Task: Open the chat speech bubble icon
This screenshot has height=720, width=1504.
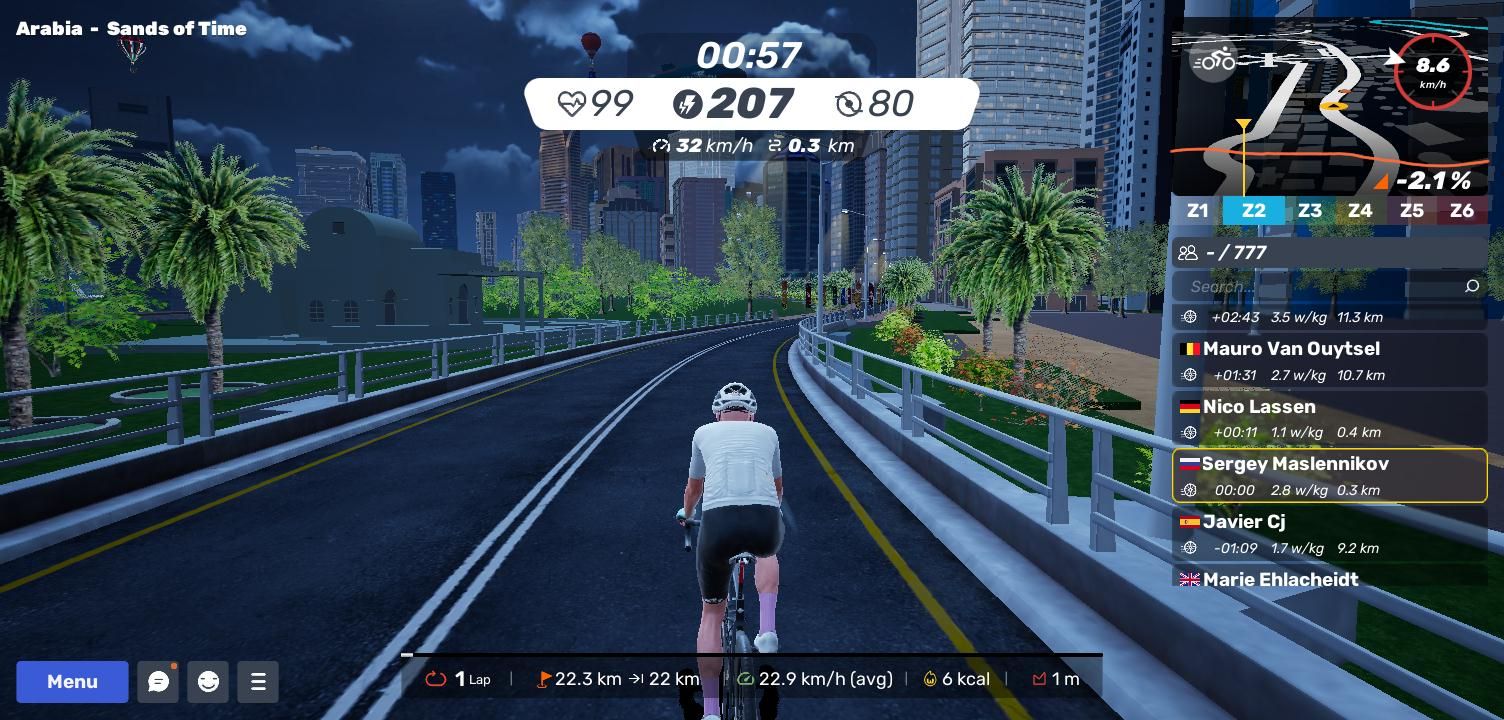Action: 158,682
